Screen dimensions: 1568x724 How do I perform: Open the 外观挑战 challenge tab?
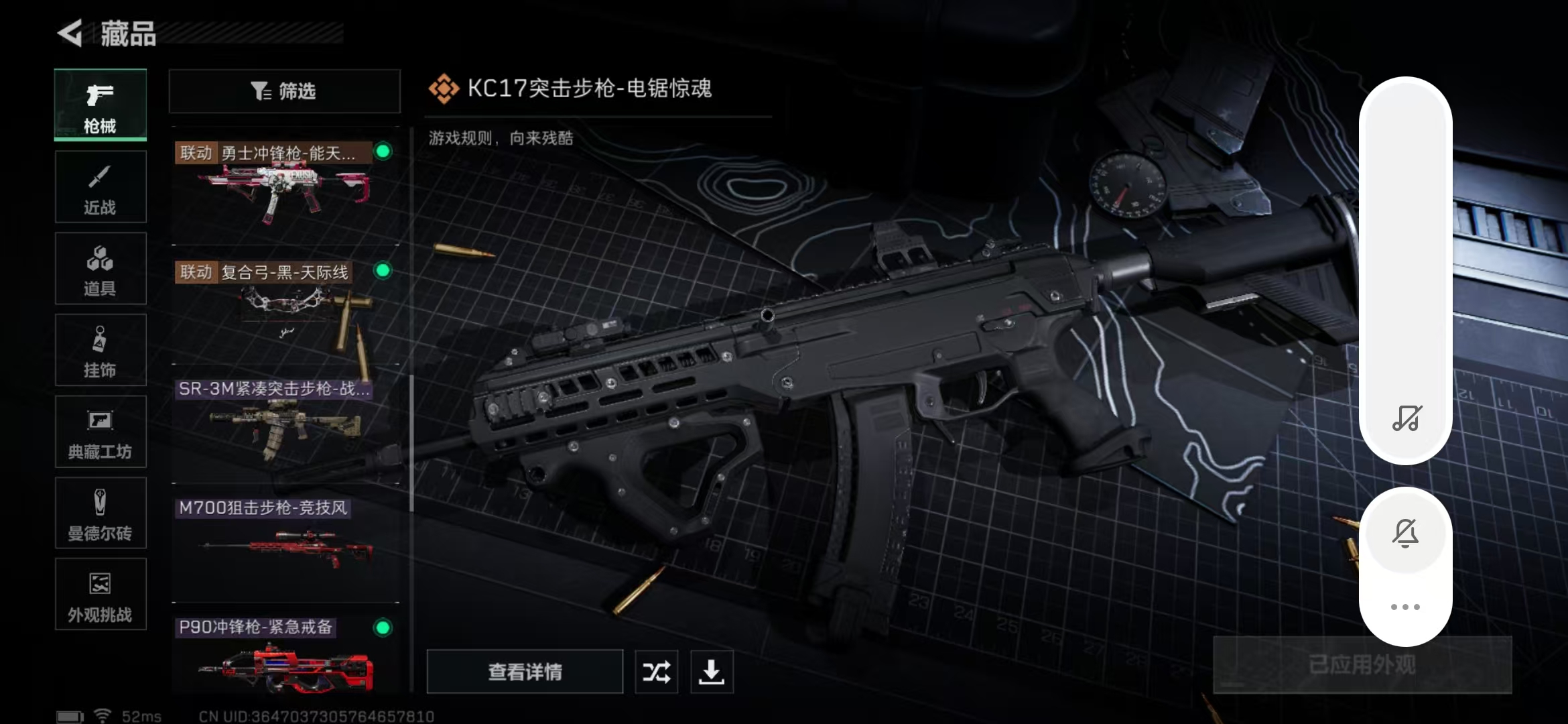(101, 595)
